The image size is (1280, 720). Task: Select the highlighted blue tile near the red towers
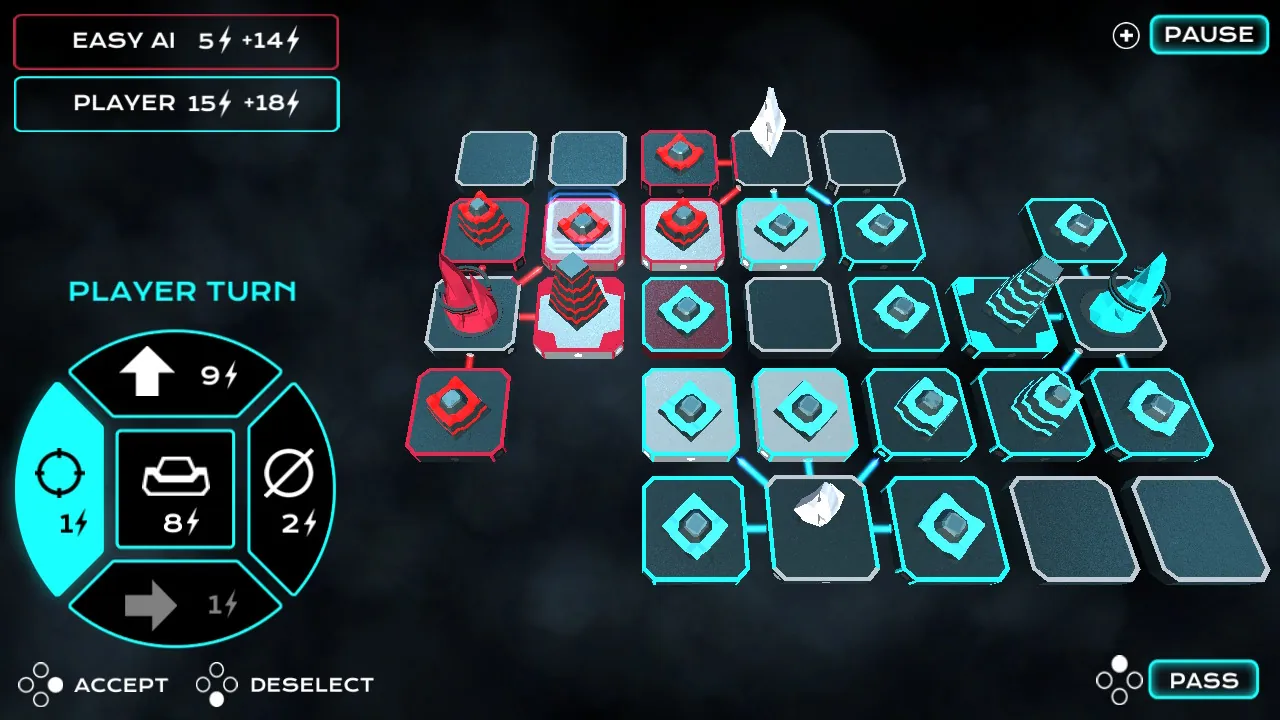tap(583, 228)
